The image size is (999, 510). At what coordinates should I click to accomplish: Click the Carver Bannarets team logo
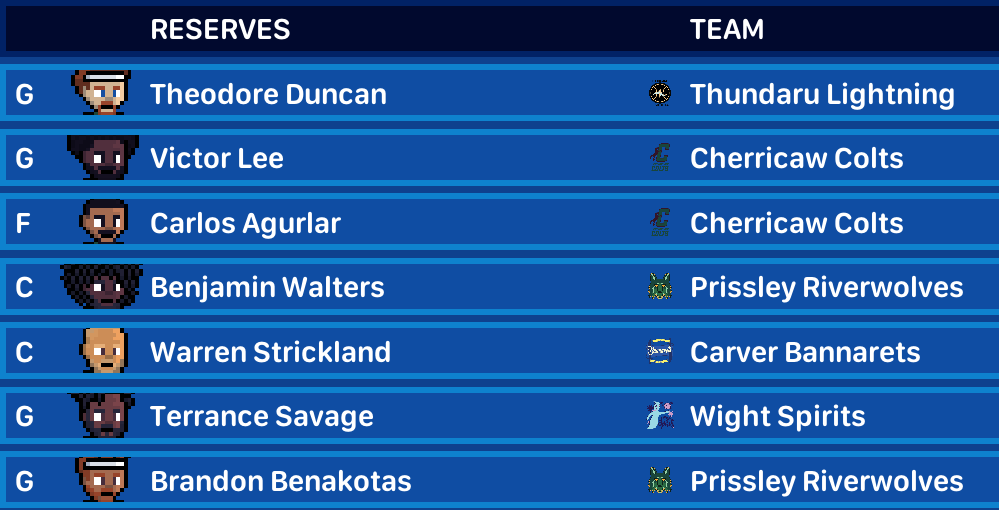pos(659,352)
